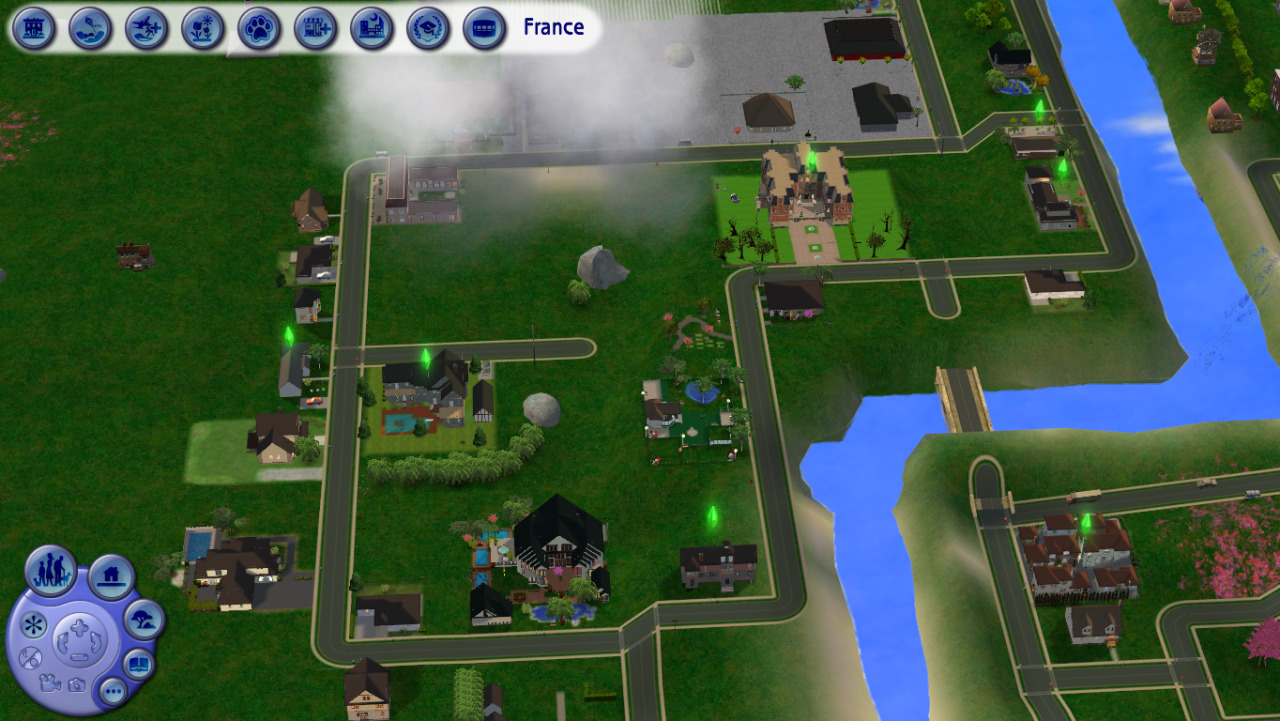Viewport: 1280px width, 721px height.
Task: Click the flowers and sun toolbar icon
Action: click(203, 28)
